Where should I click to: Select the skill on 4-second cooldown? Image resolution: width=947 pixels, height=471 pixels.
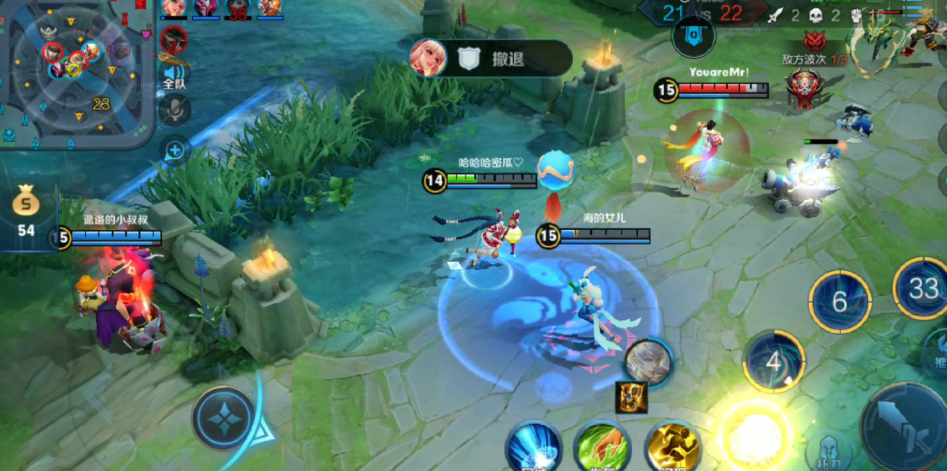[x=773, y=361]
